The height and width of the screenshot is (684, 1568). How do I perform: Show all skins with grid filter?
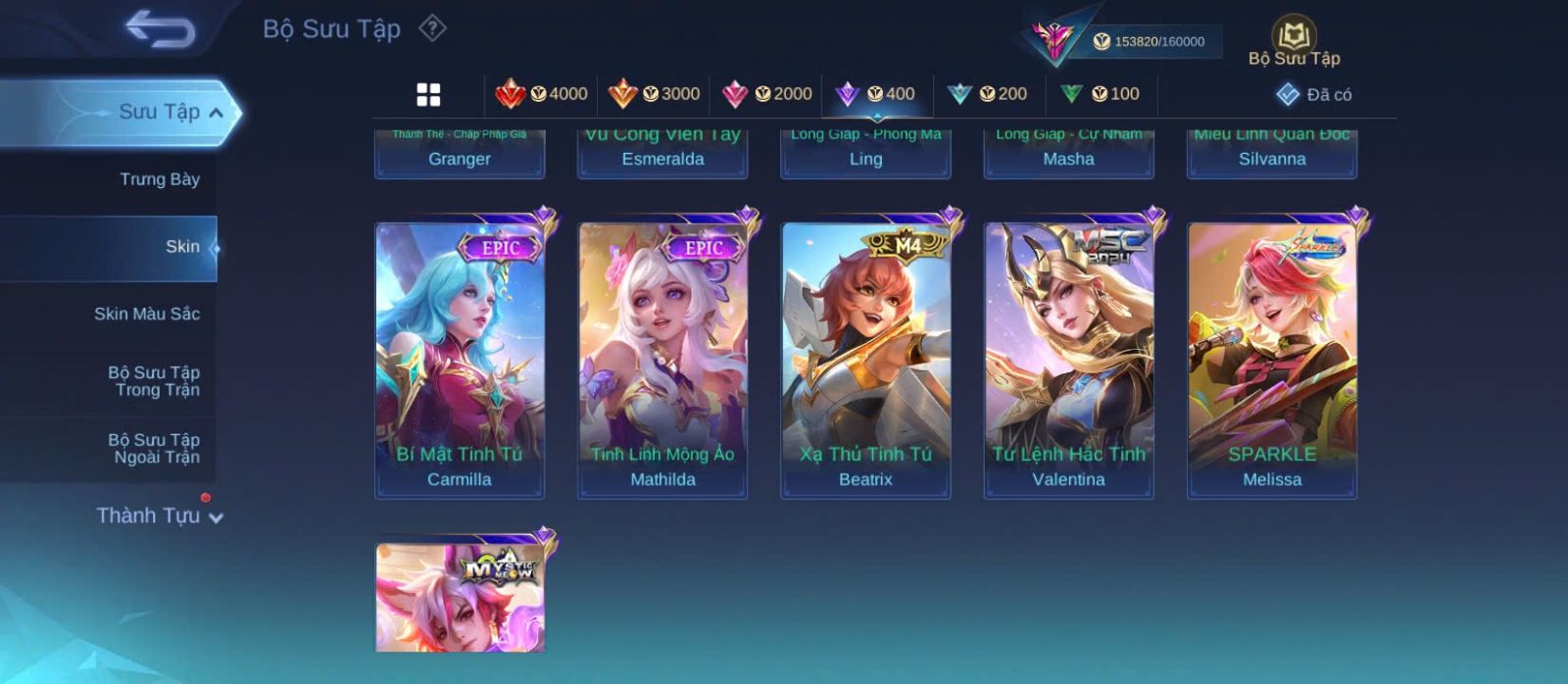(428, 95)
